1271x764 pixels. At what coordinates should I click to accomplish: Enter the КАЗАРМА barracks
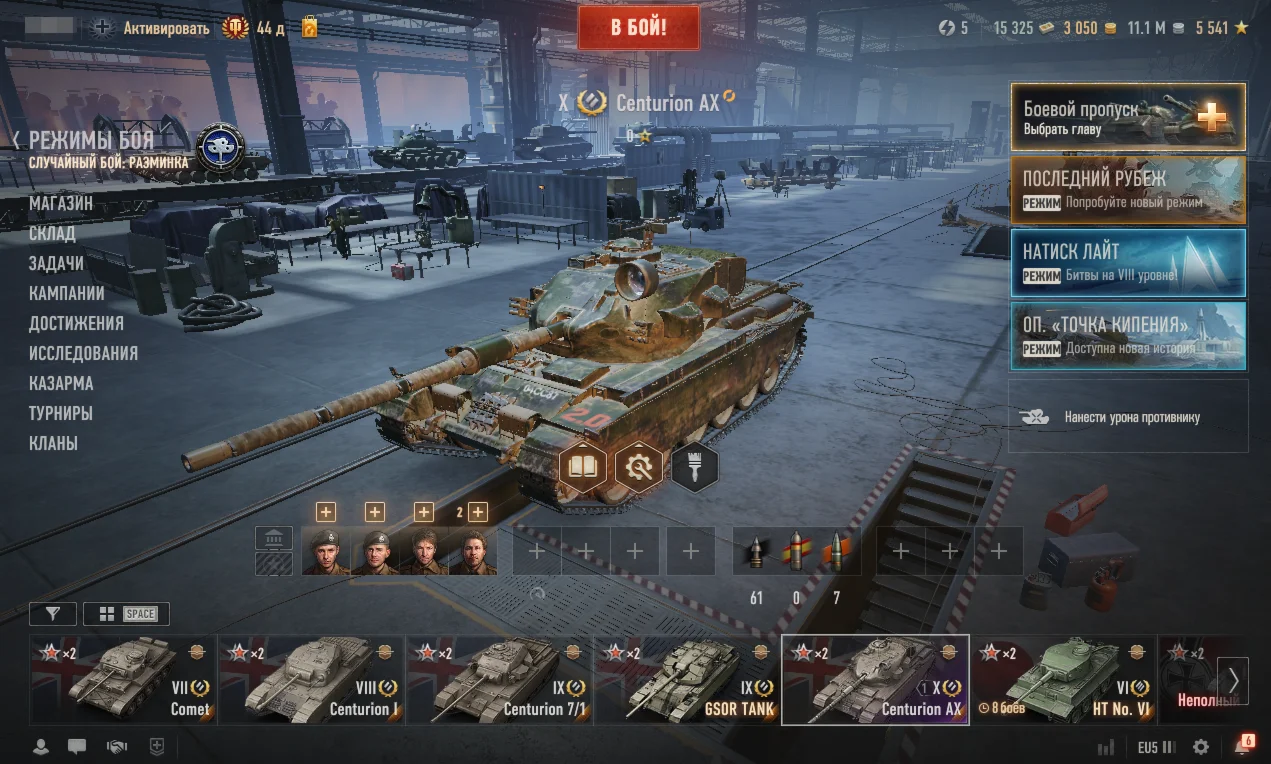point(61,383)
